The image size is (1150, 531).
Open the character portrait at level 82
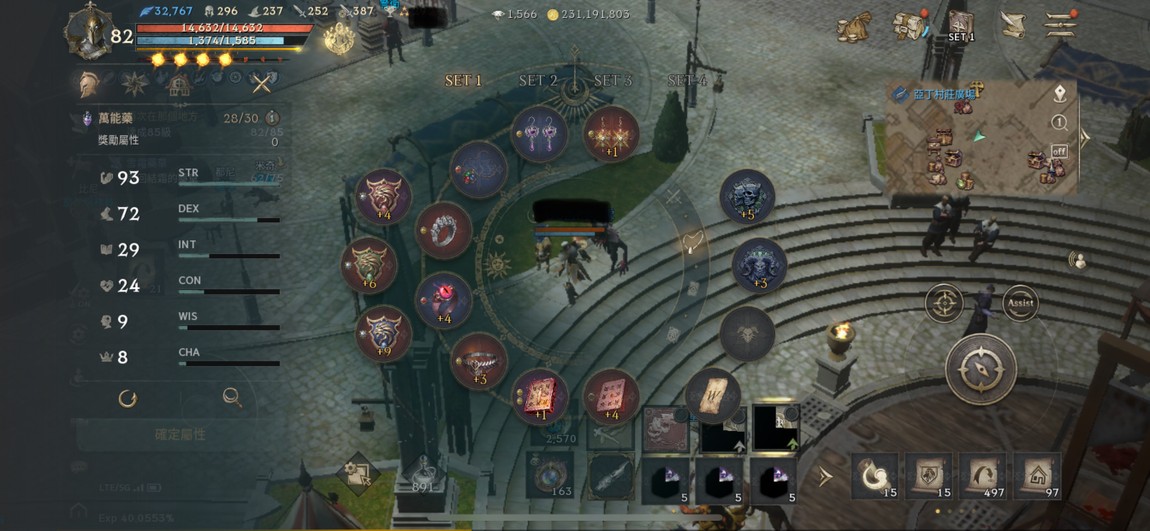(87, 31)
